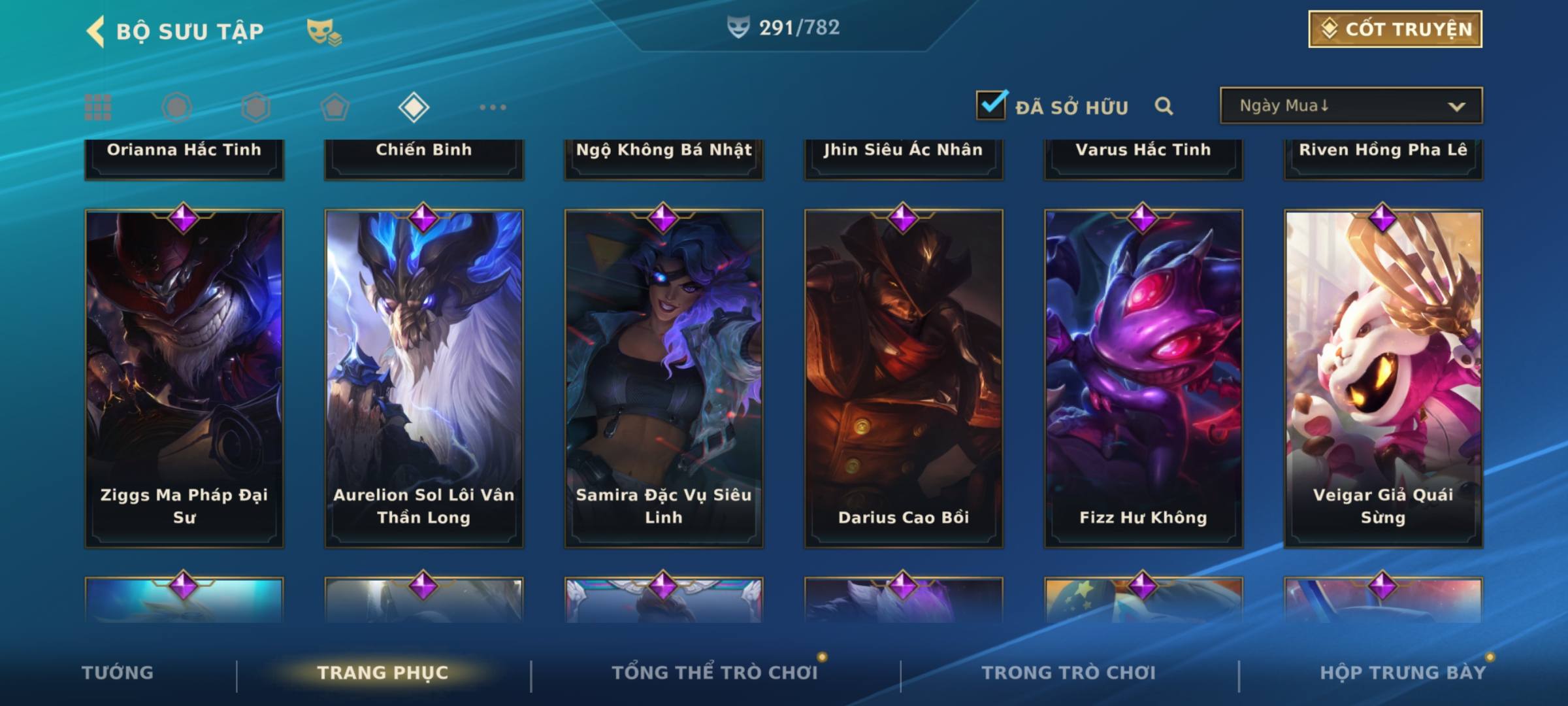Select the Fizz Hư Không skin
This screenshot has height=706, width=1568.
(1143, 378)
